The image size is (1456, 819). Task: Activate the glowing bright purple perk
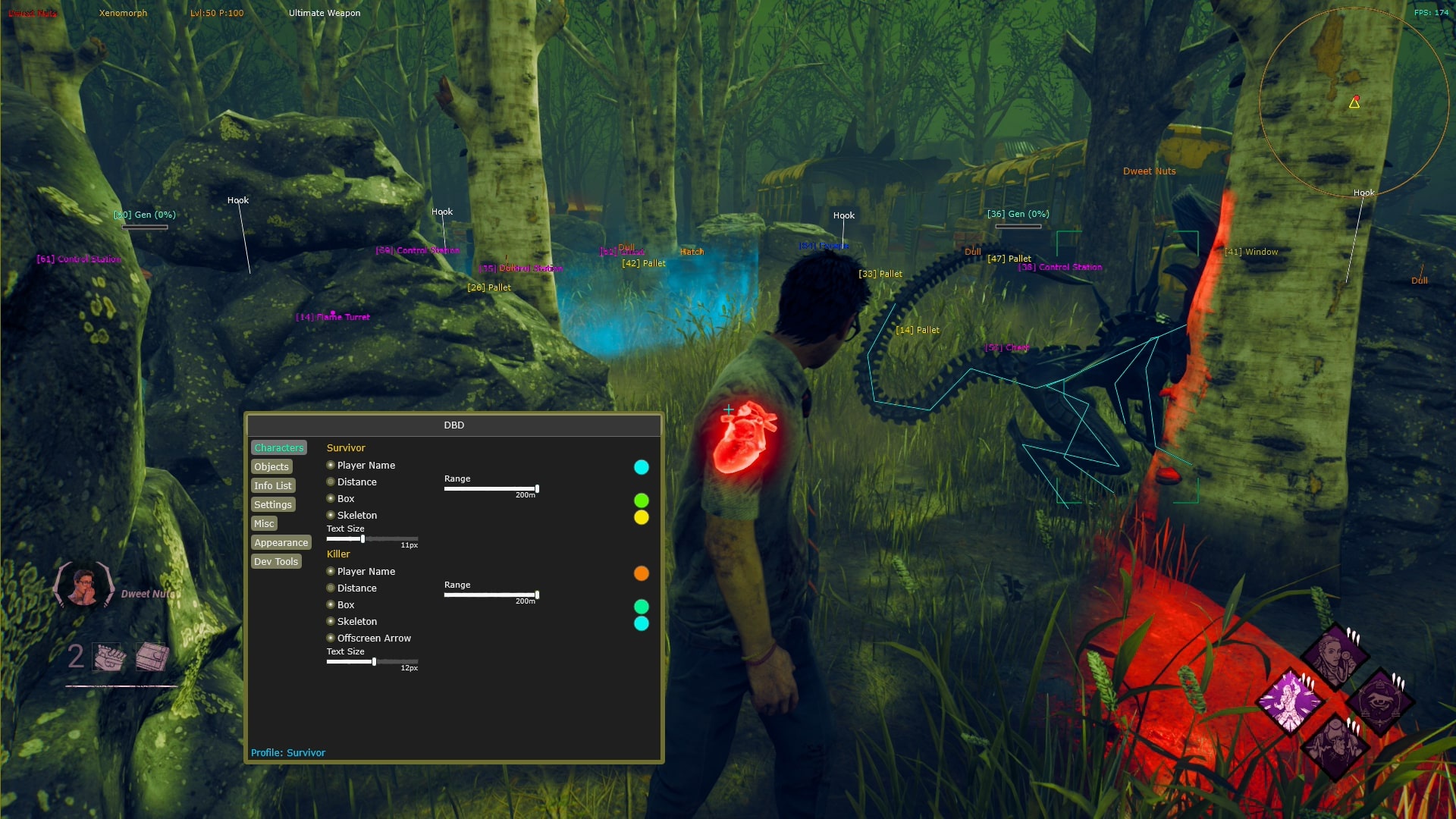click(x=1289, y=701)
